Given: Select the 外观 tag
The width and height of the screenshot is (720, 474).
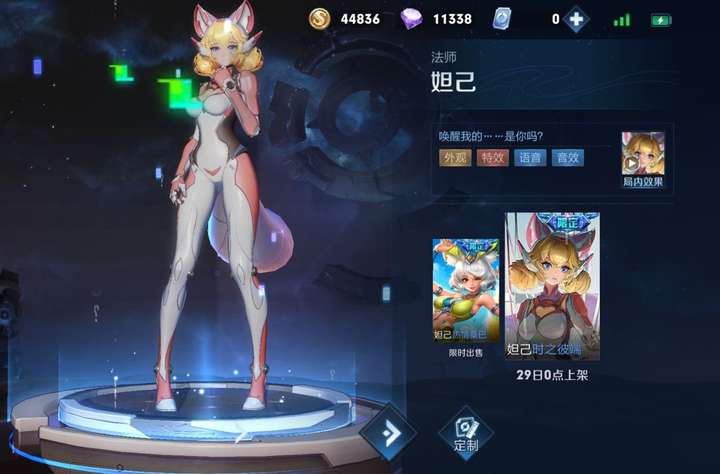Looking at the screenshot, I should click(x=455, y=157).
